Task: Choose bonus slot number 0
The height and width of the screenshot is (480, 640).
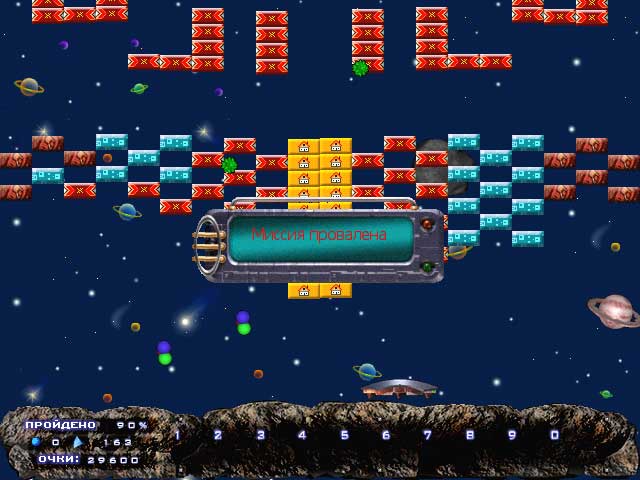Action: pos(554,435)
